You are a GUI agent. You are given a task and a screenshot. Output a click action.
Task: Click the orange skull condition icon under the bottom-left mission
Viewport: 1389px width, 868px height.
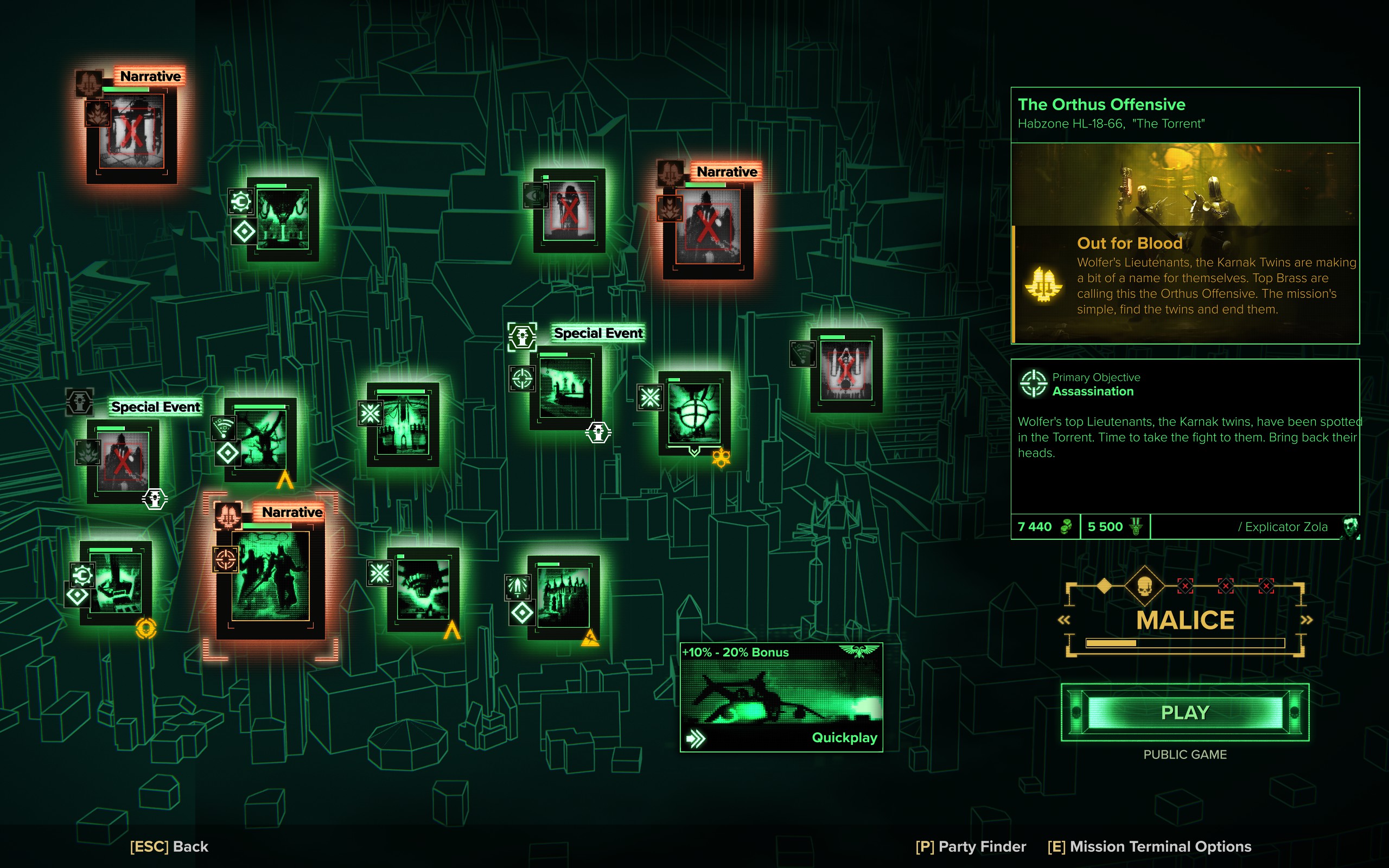click(x=145, y=630)
